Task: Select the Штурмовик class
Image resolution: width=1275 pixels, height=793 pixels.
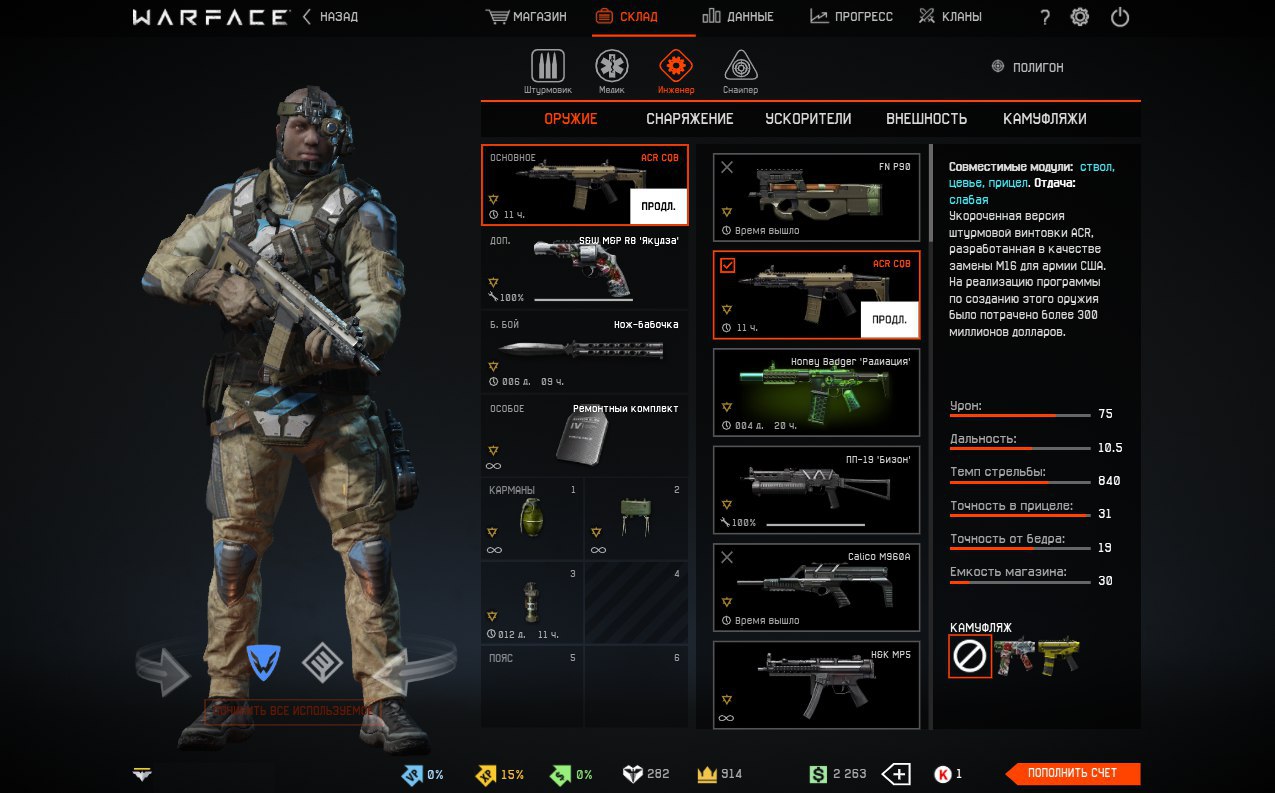Action: tap(547, 72)
